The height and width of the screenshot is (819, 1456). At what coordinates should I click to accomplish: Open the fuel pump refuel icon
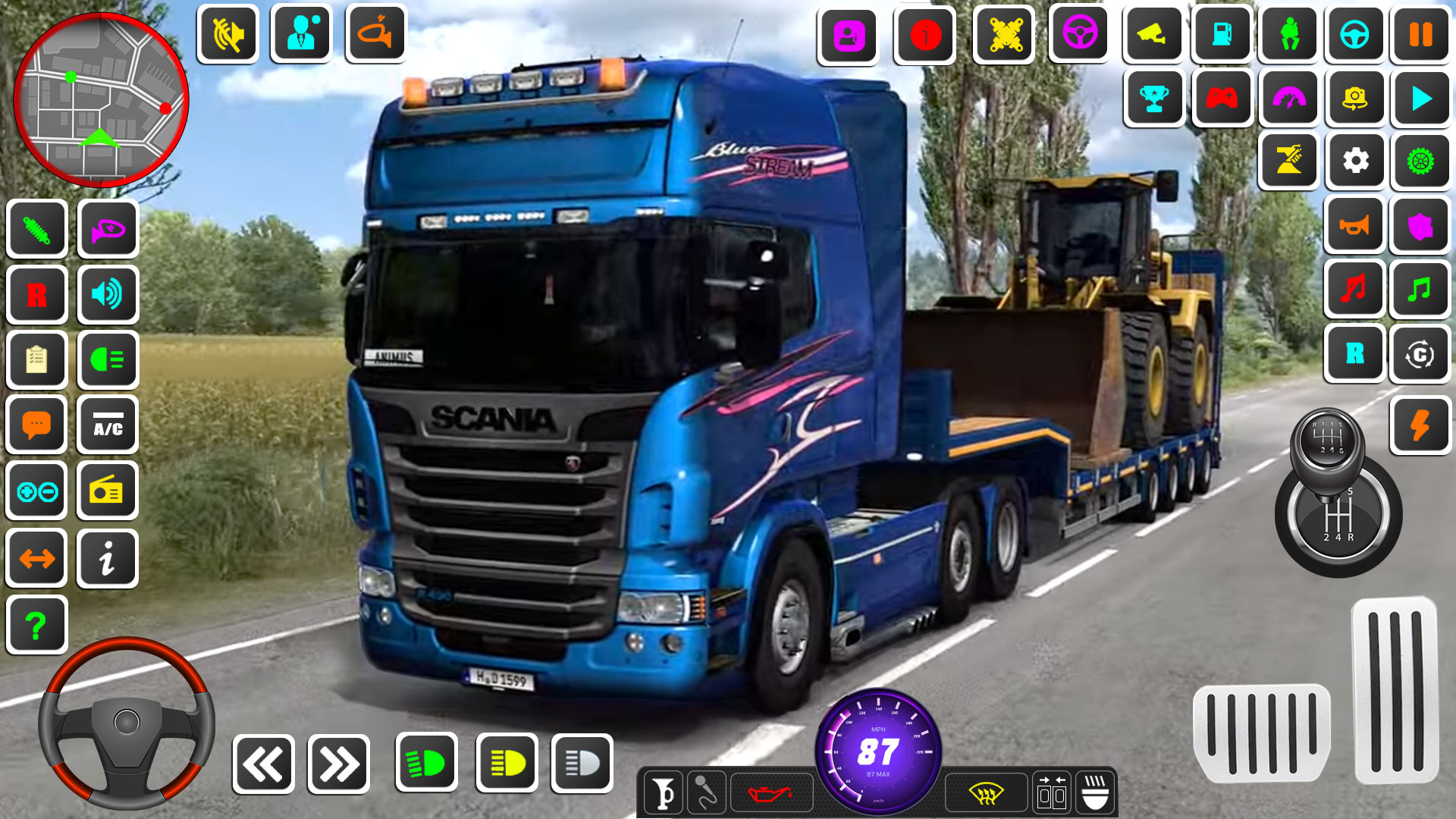[1222, 35]
